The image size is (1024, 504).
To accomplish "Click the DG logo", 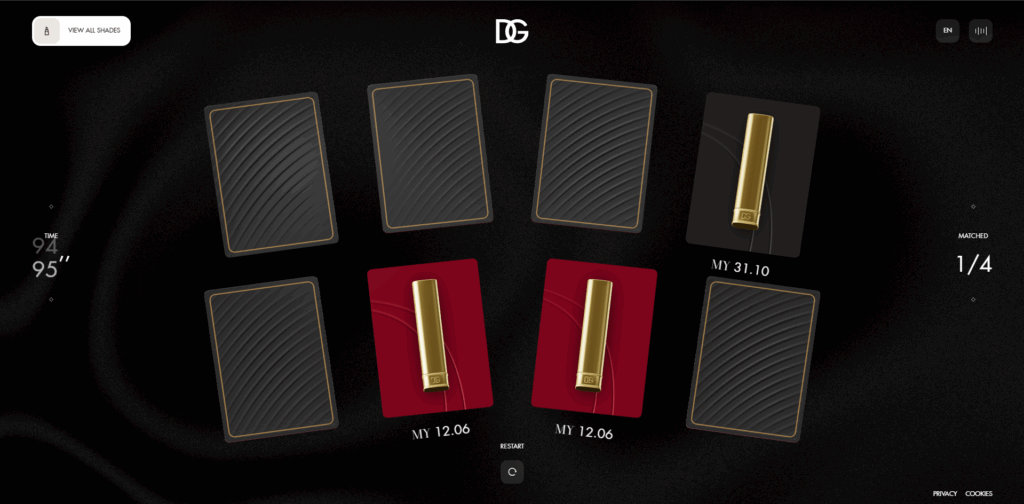I will pos(511,32).
